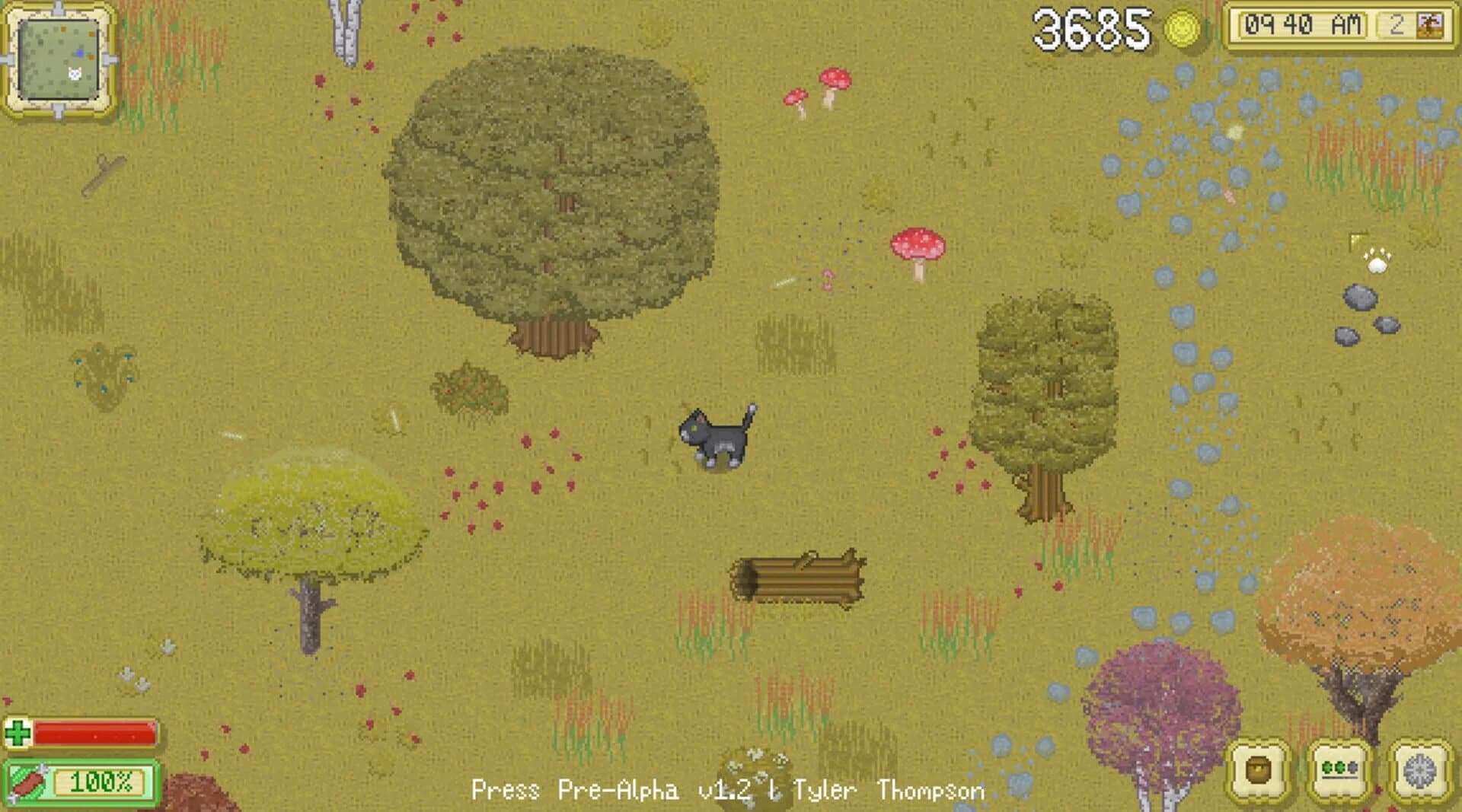Click the blue water marker on the minimap
Image resolution: width=1462 pixels, height=812 pixels.
[80, 53]
